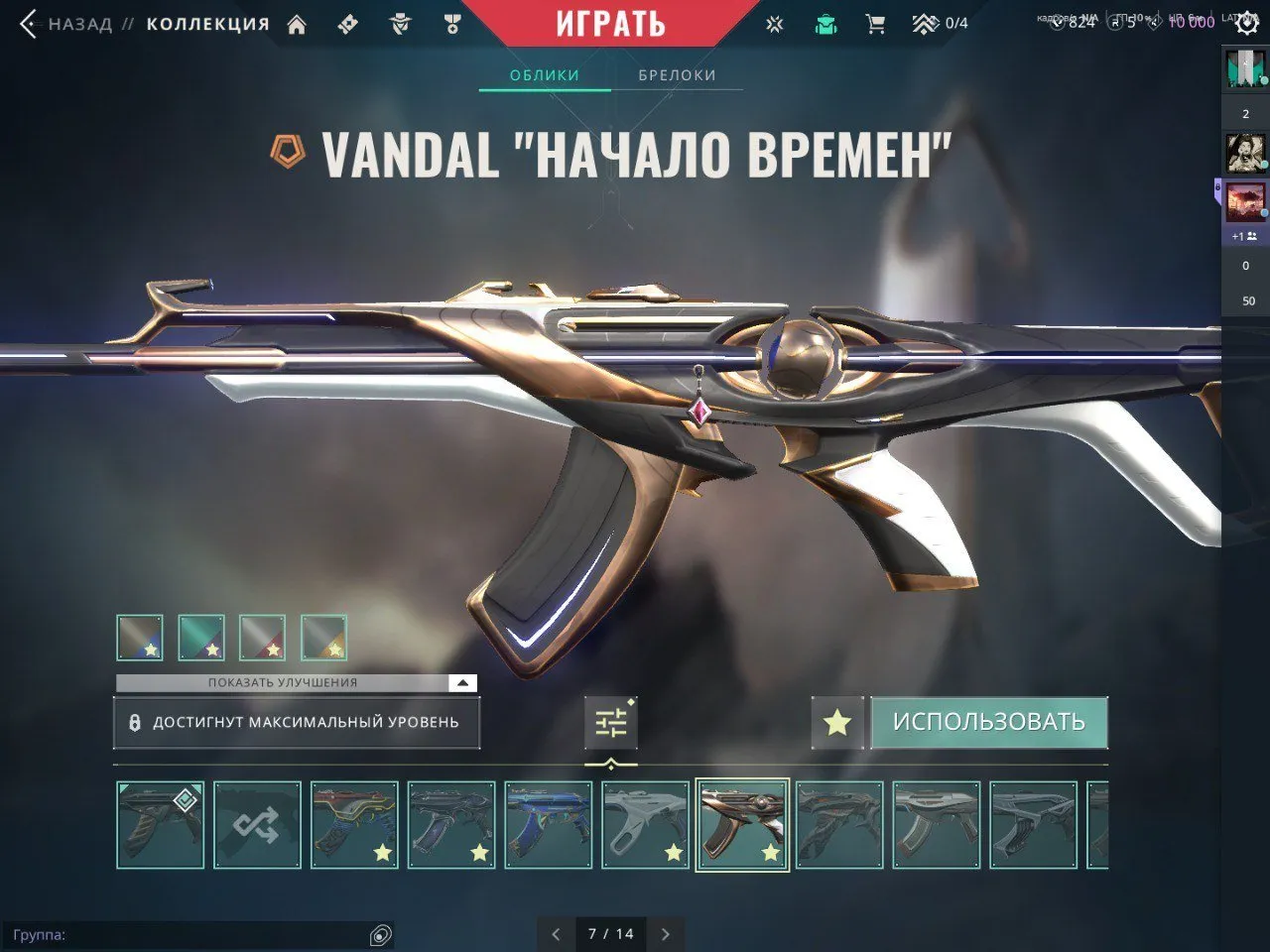
Task: Open the Battlepass card icon
Action: click(347, 23)
